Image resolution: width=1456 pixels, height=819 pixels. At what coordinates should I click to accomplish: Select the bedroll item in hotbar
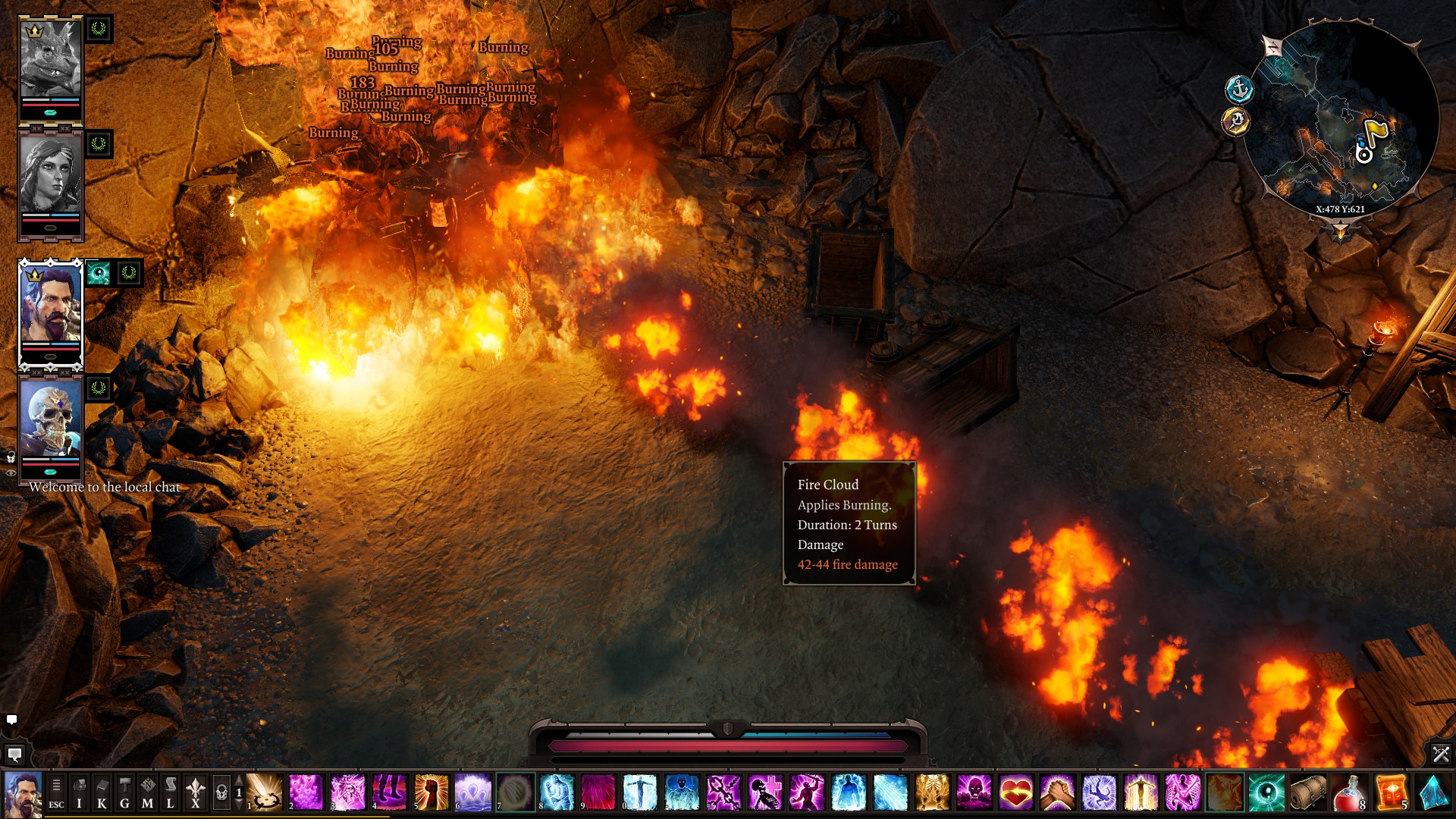tap(1307, 792)
